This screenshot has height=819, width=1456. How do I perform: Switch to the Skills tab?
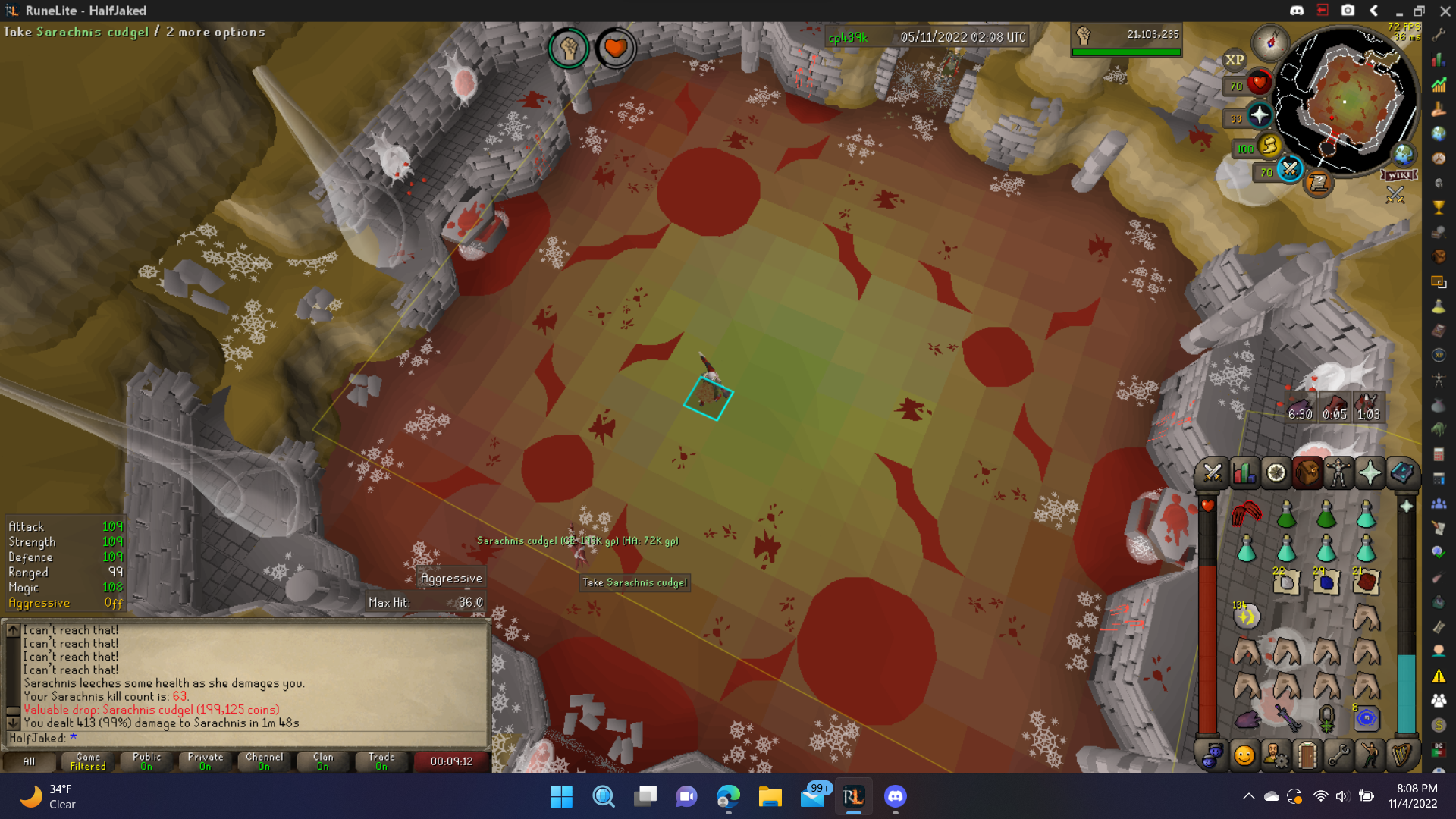[1244, 473]
